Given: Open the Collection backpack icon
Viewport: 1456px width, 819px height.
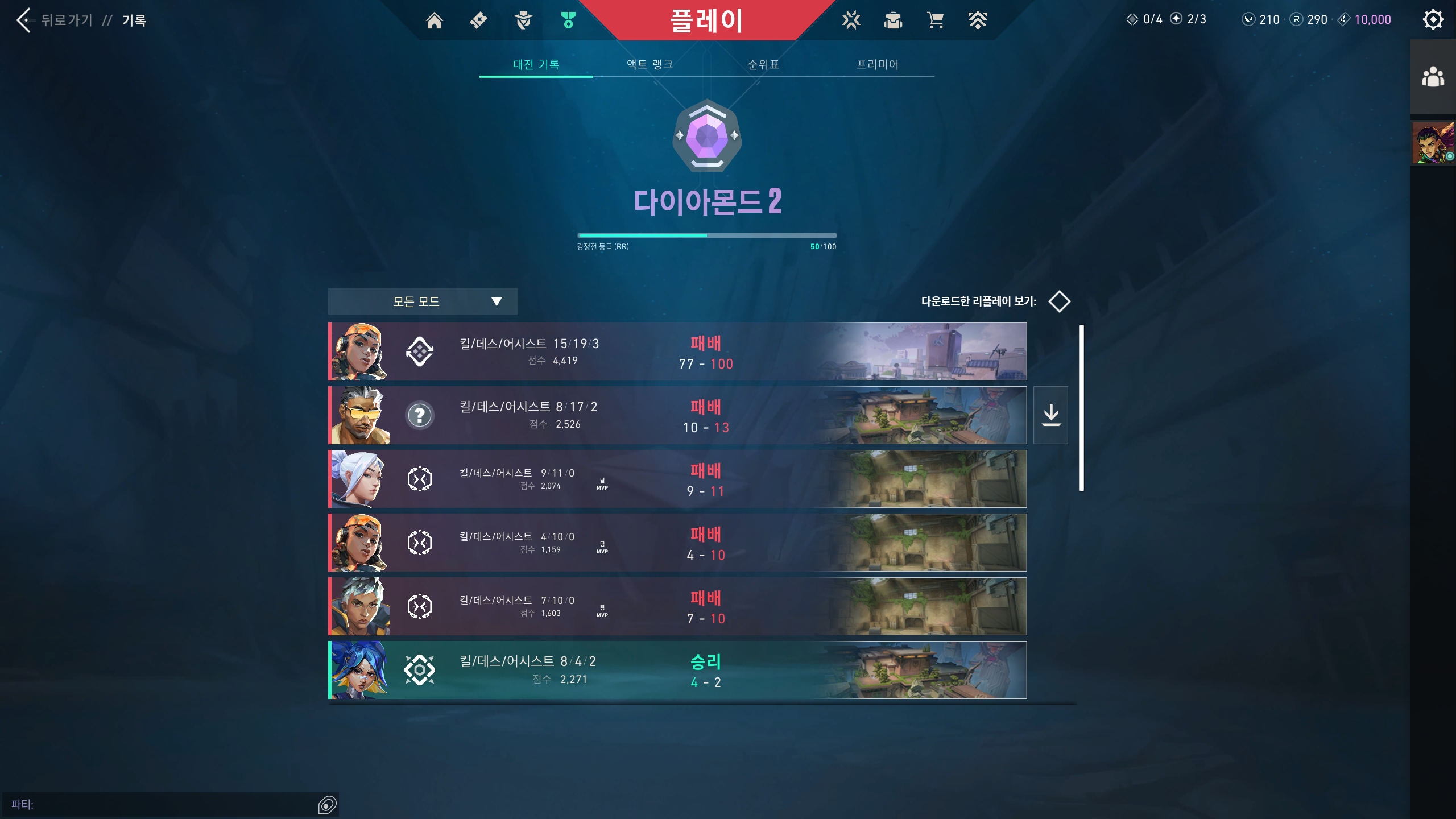Looking at the screenshot, I should pos(893,20).
